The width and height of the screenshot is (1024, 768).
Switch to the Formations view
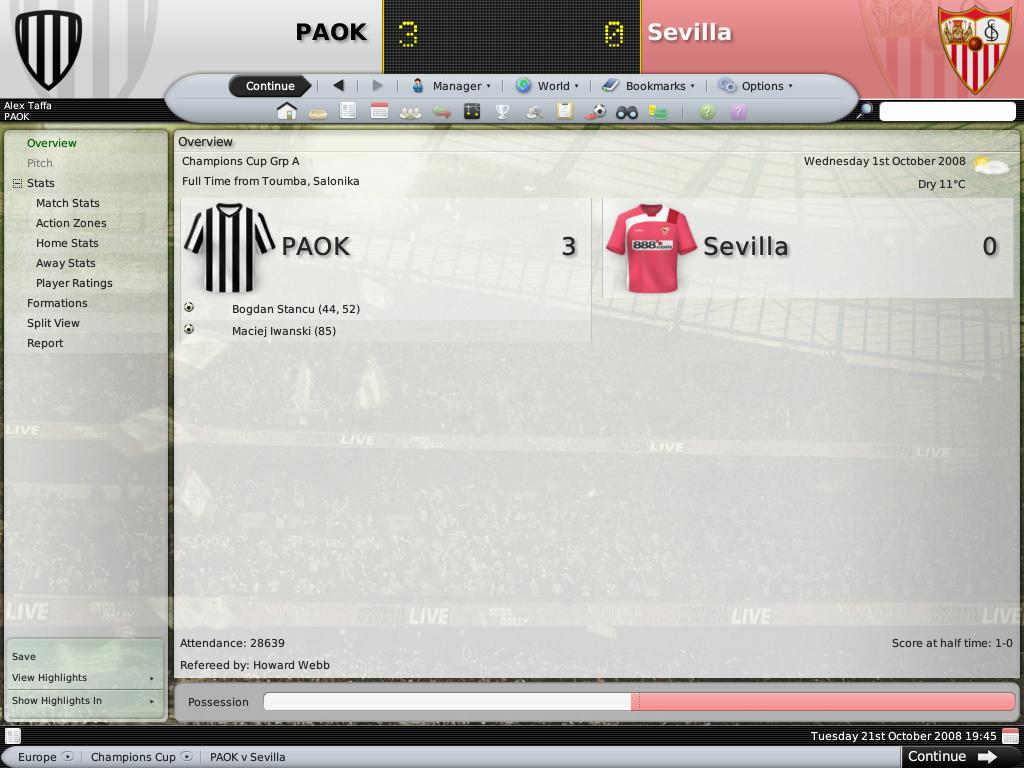(57, 303)
